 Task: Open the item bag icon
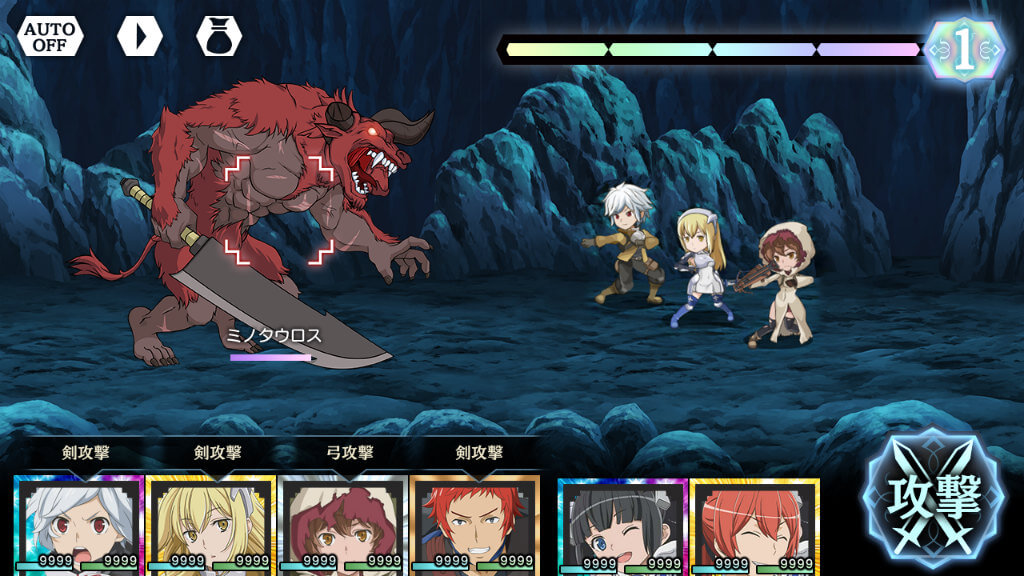219,36
